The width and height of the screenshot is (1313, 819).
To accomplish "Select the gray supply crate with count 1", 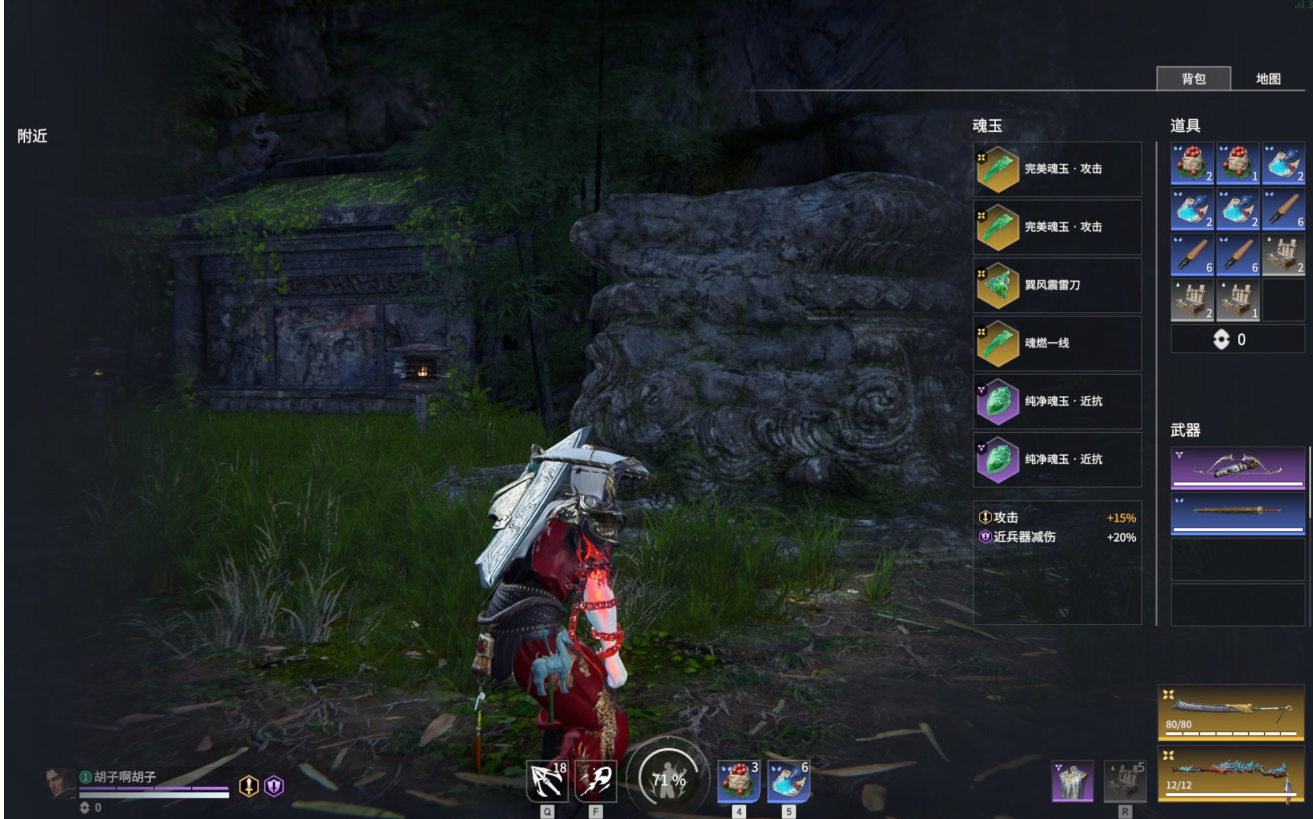I will tap(1238, 301).
